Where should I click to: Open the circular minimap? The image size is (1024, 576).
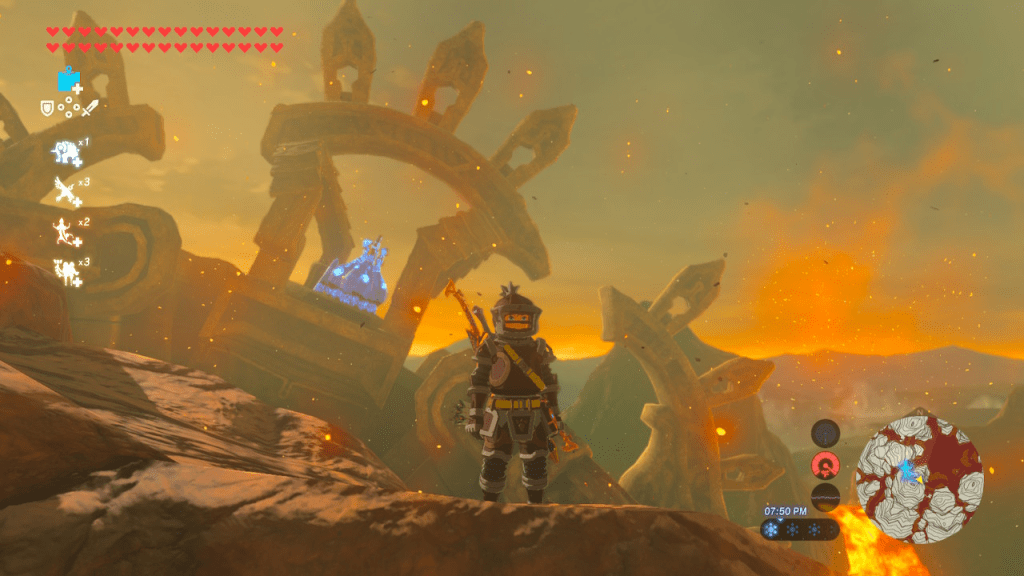click(919, 478)
